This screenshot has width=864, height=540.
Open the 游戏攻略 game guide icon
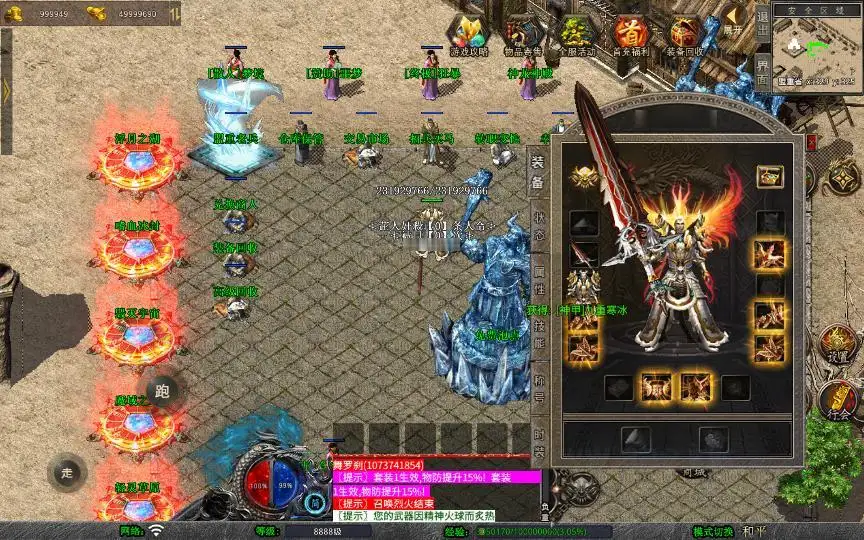coord(468,36)
